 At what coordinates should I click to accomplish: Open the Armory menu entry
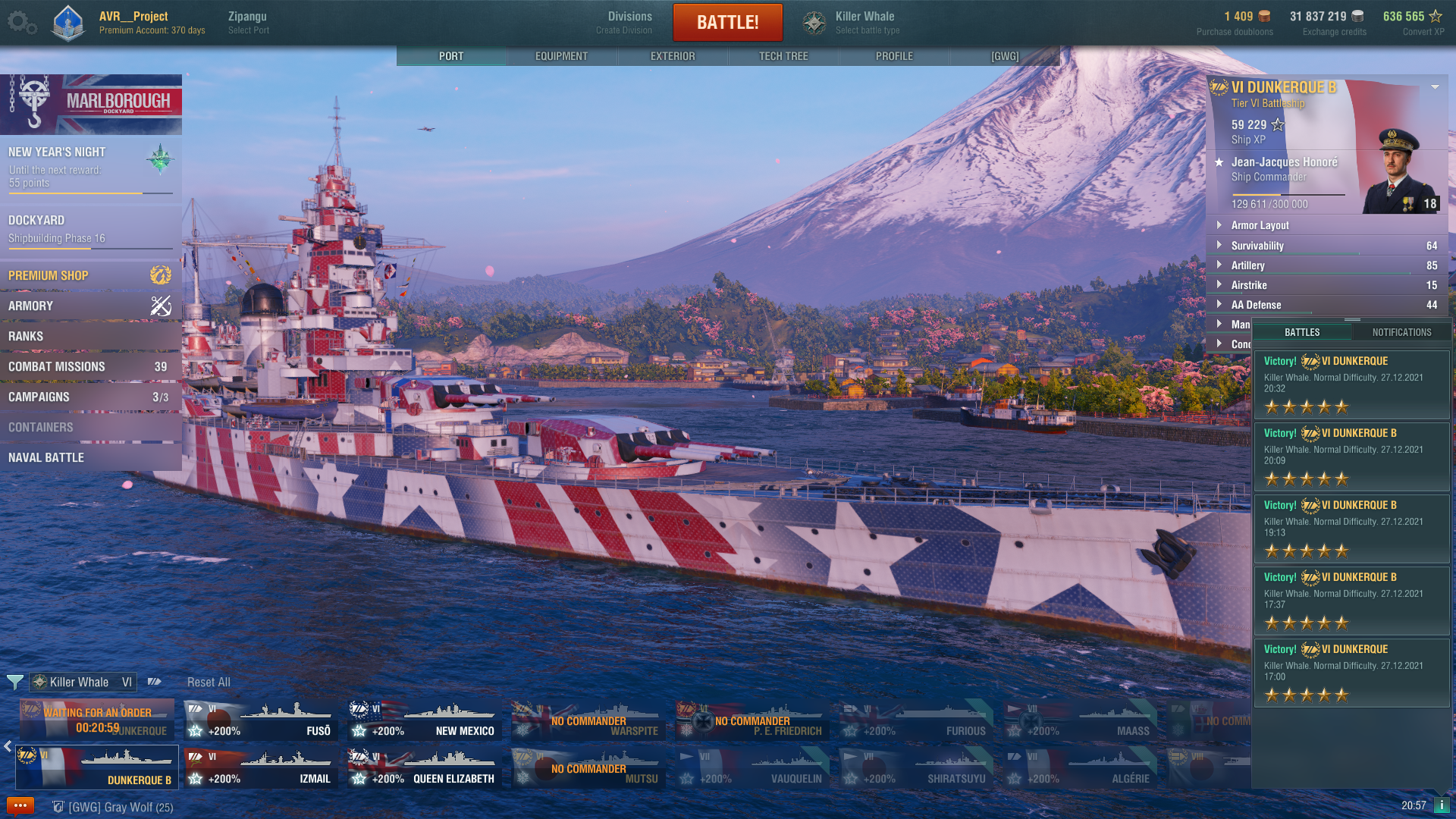click(x=89, y=306)
